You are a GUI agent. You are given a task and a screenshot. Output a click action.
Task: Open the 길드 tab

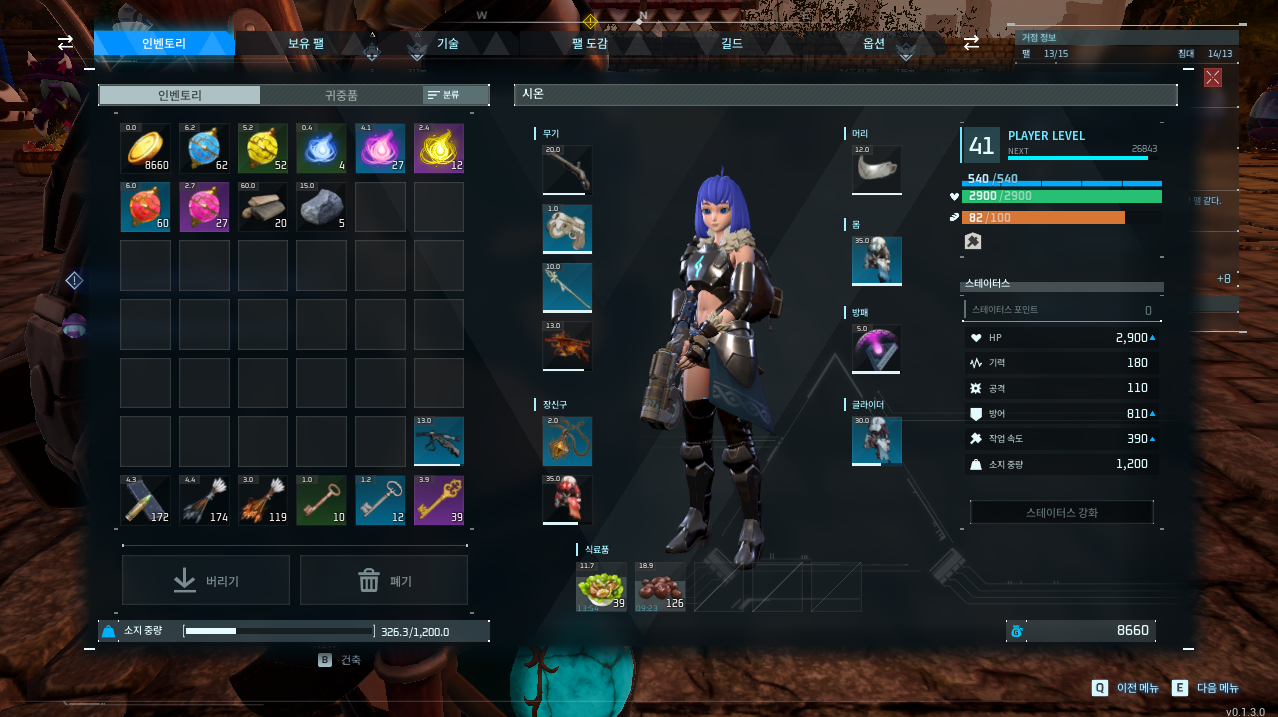coord(731,43)
